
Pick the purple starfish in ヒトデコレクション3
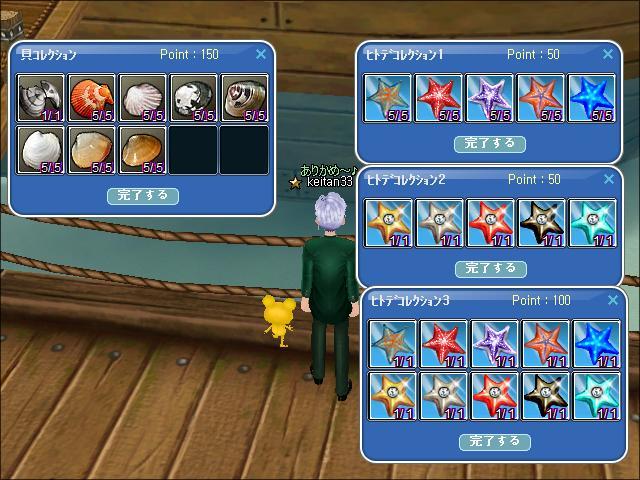click(494, 344)
